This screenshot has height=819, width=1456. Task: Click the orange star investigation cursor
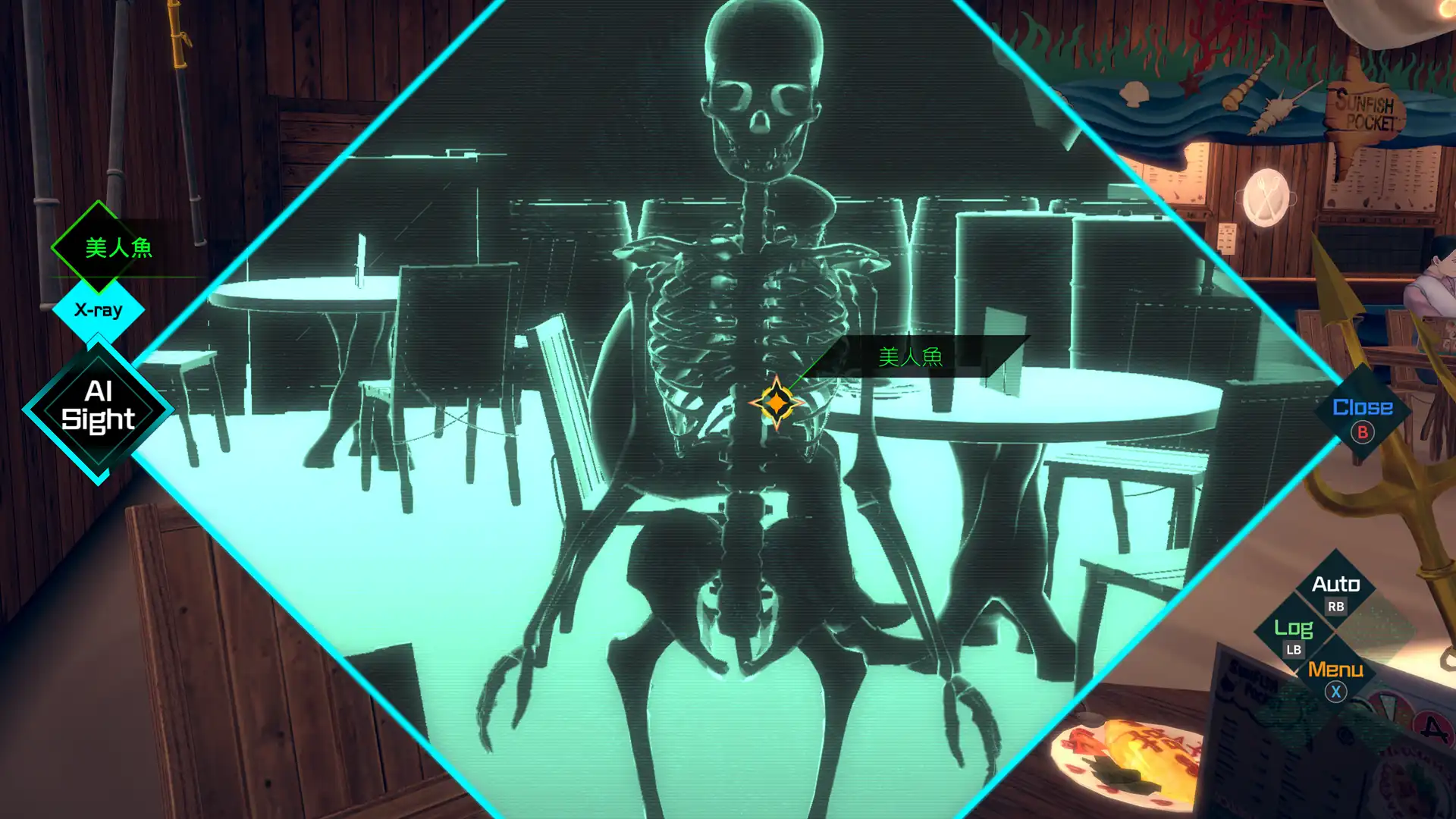pos(776,403)
